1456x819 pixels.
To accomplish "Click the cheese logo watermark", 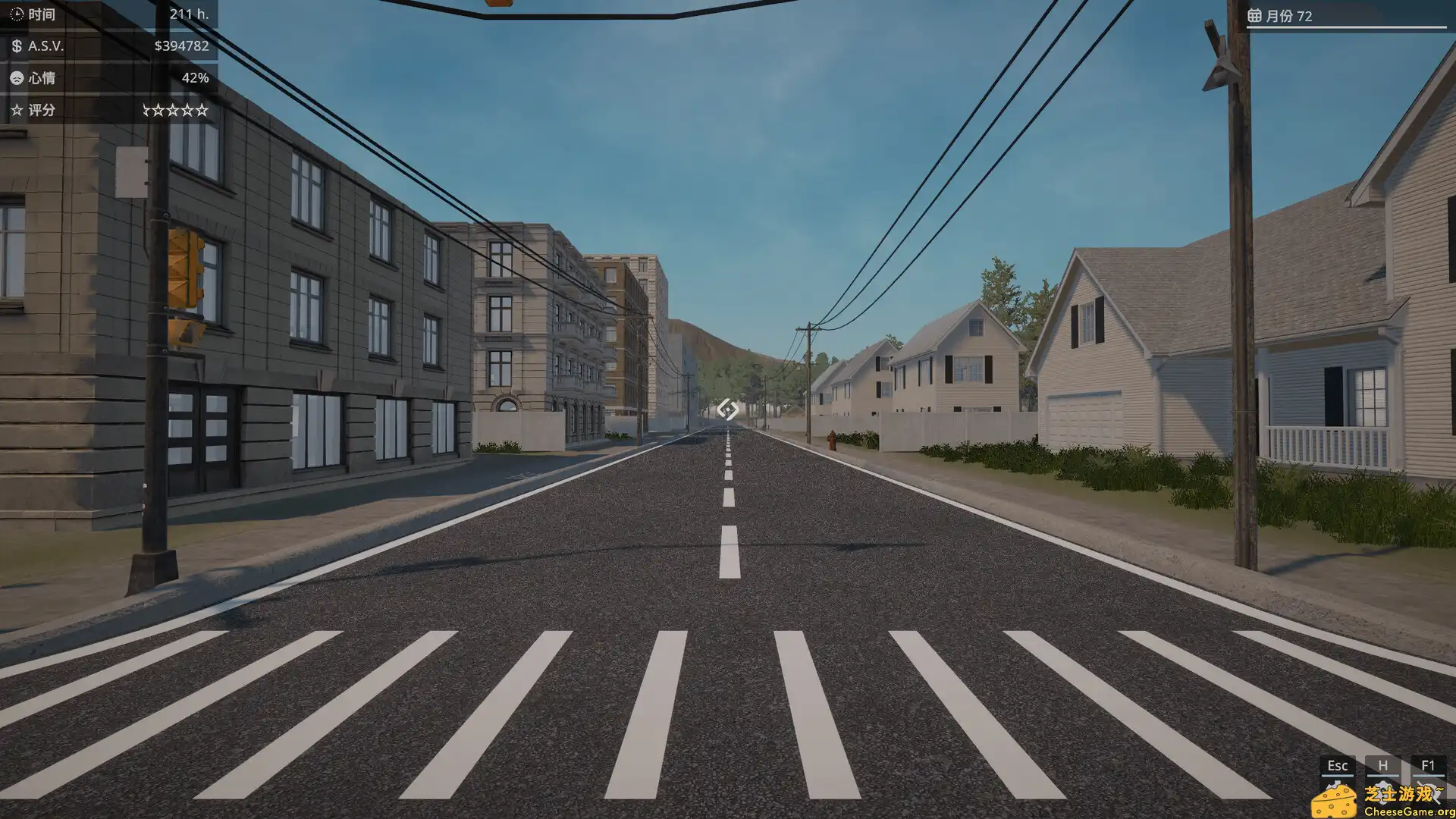I will (1333, 802).
